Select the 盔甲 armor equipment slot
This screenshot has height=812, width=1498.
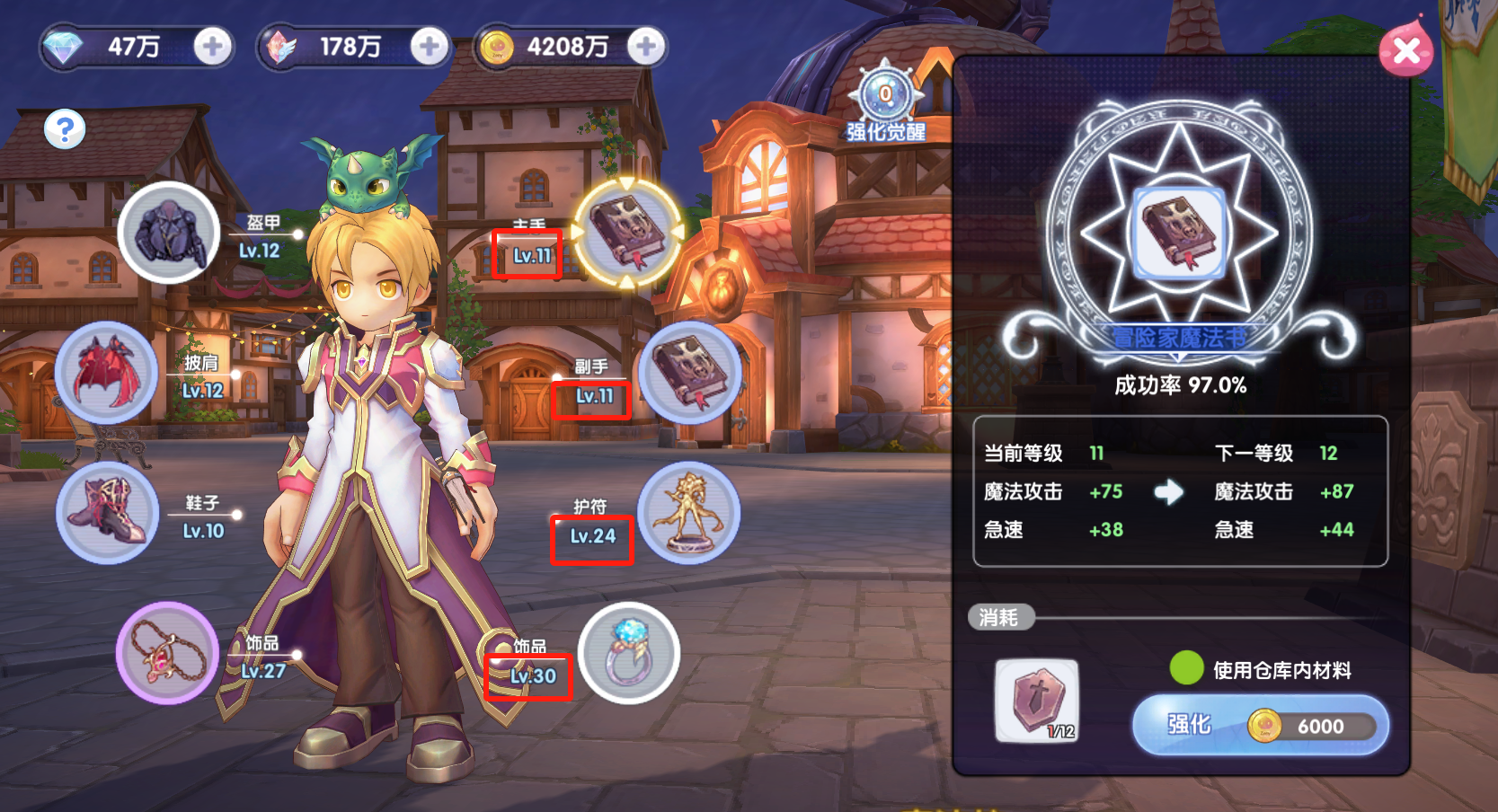[168, 233]
